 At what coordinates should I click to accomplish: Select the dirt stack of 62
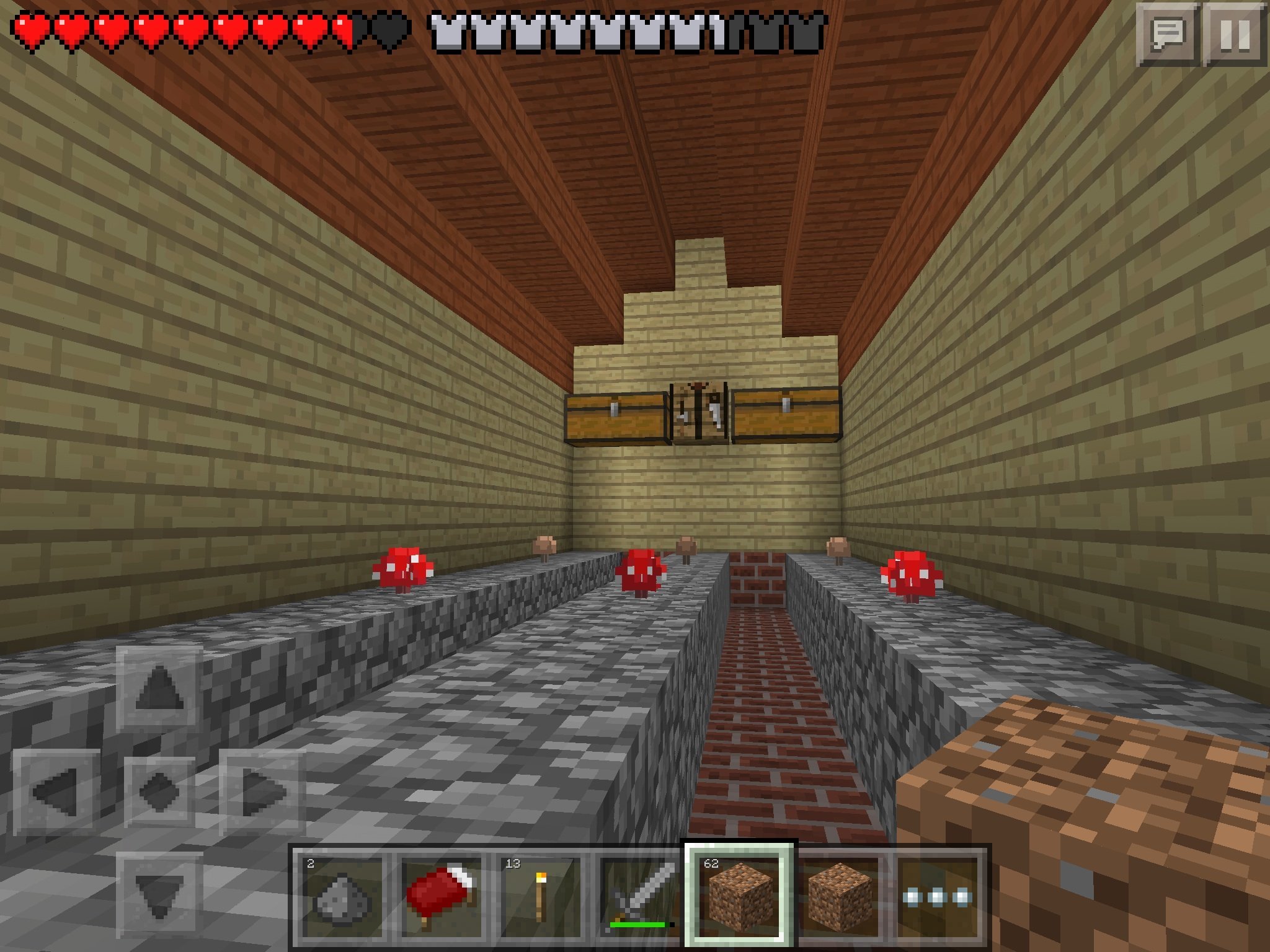tap(738, 895)
